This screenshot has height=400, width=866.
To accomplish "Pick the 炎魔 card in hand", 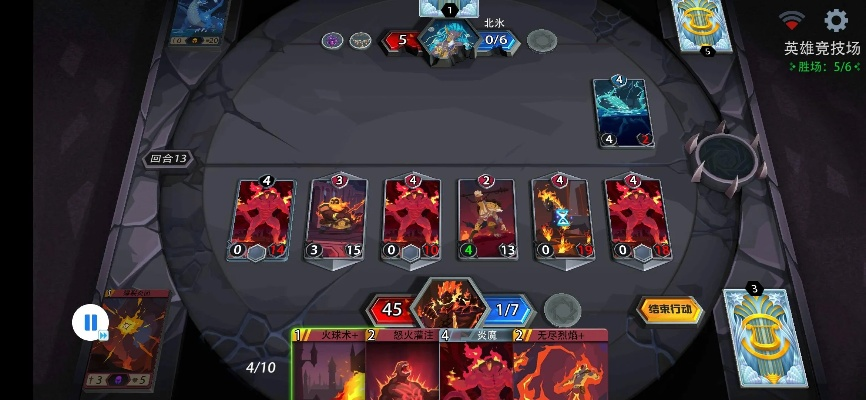I will [x=476, y=368].
